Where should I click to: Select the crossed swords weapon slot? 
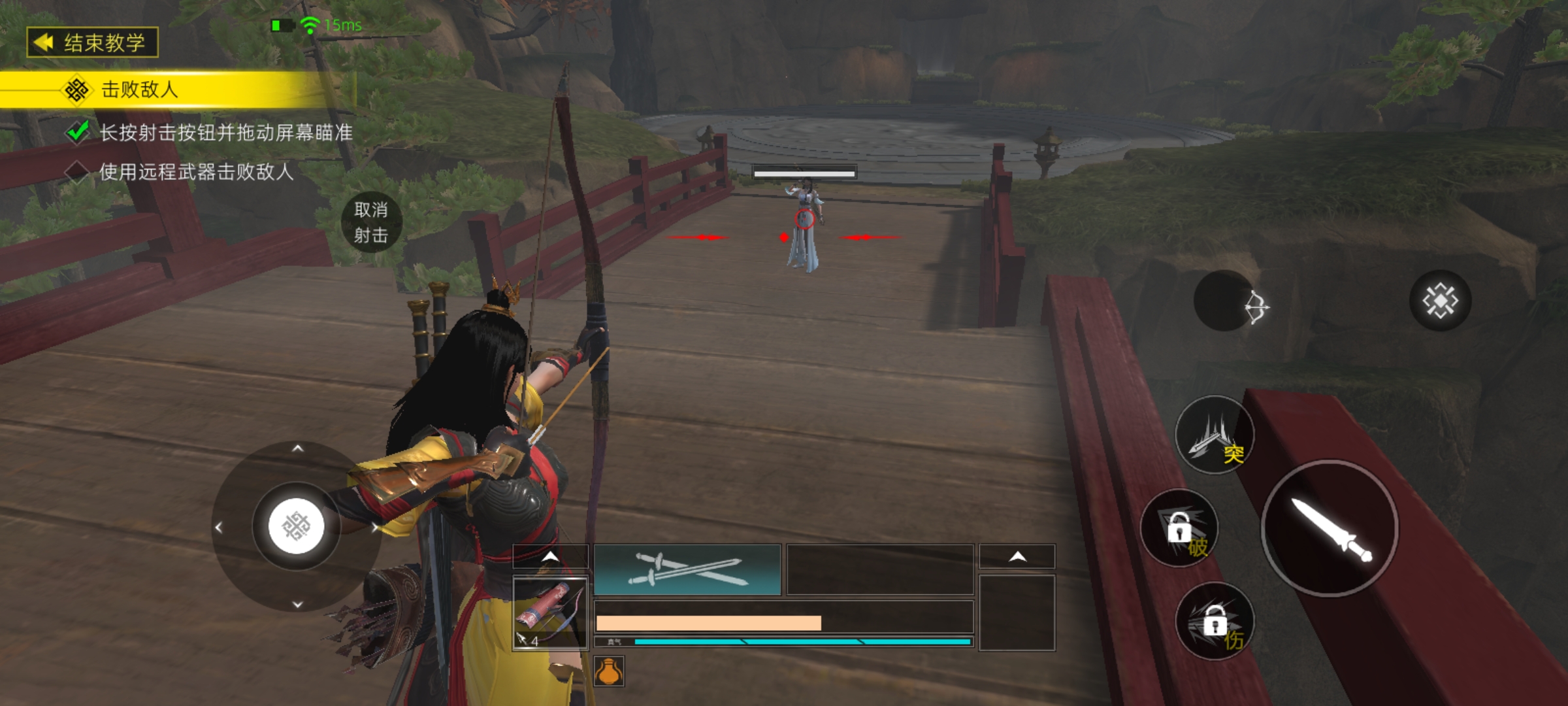coord(687,569)
